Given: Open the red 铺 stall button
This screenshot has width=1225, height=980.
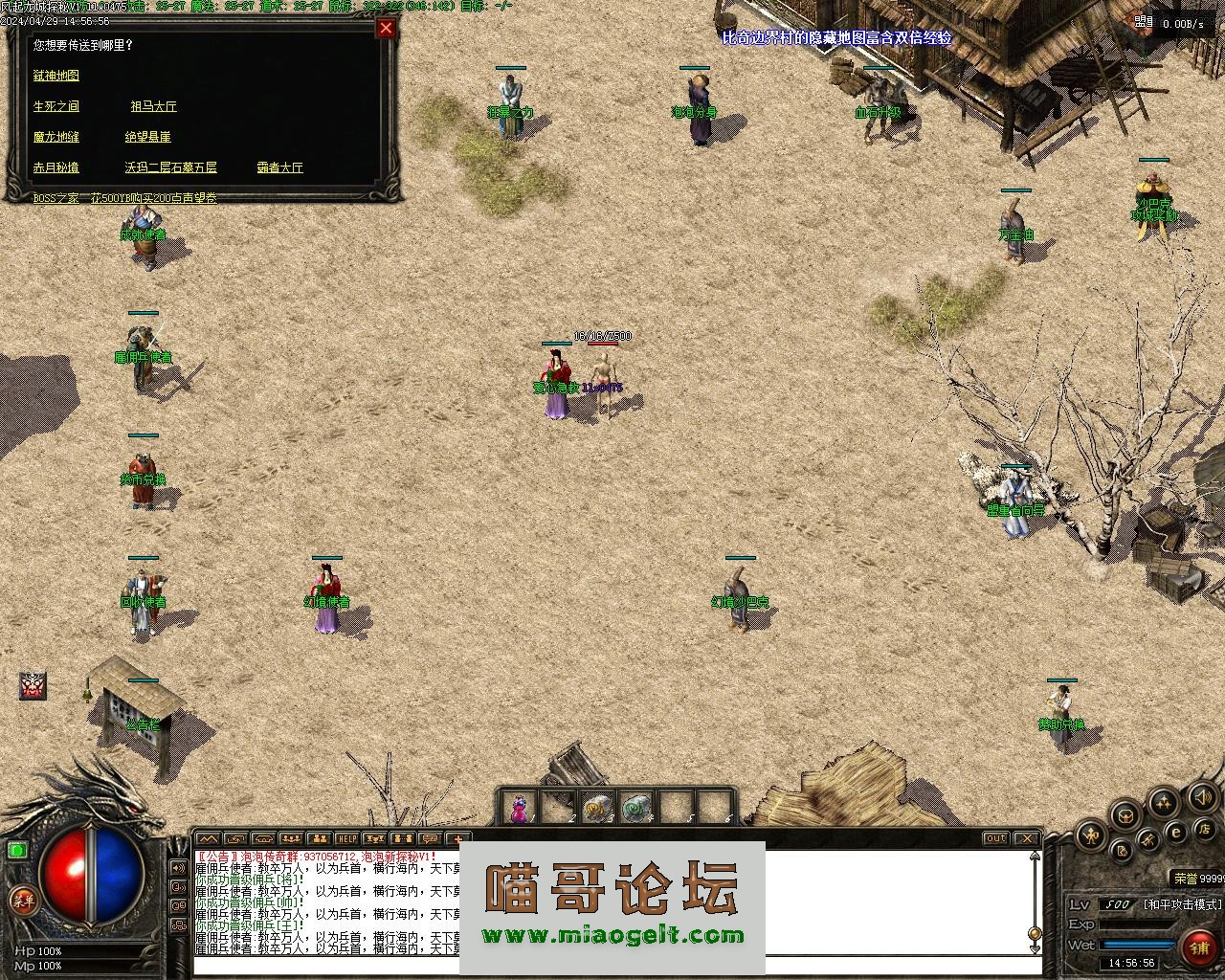Looking at the screenshot, I should tap(1200, 947).
